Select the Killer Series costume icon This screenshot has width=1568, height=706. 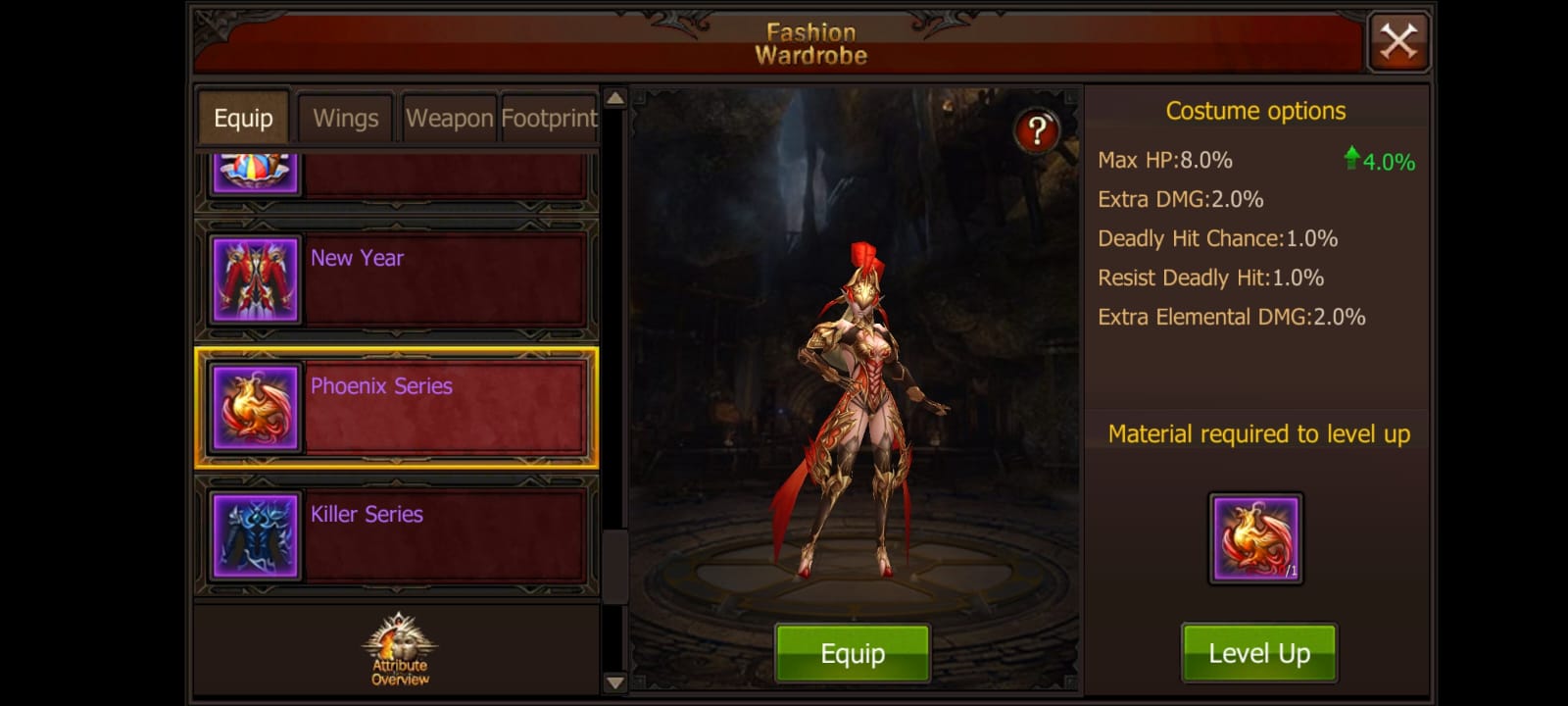[x=254, y=534]
